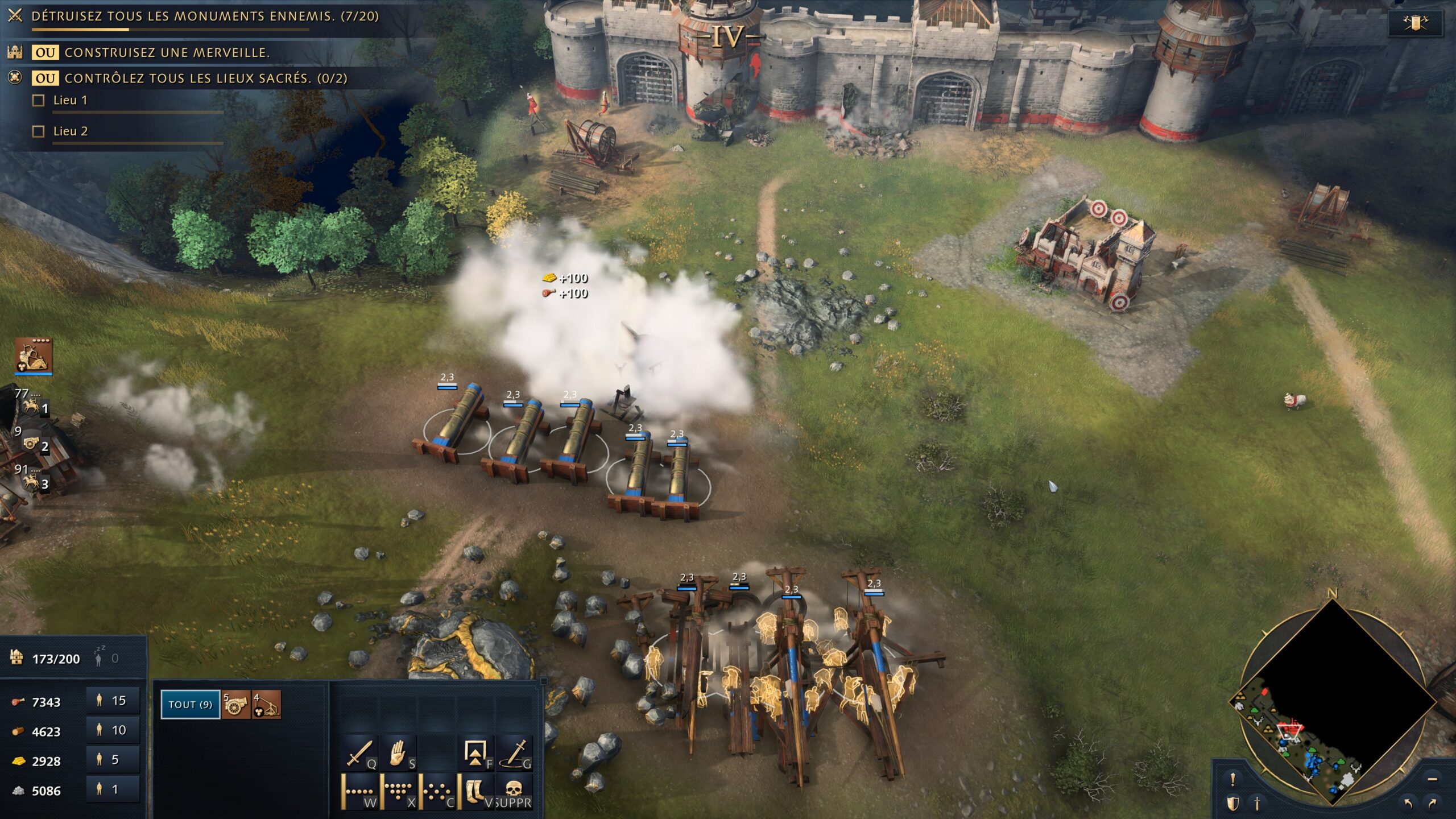Screen dimensions: 1456x819
Task: Click the stone pile resource icon
Action: [19, 791]
